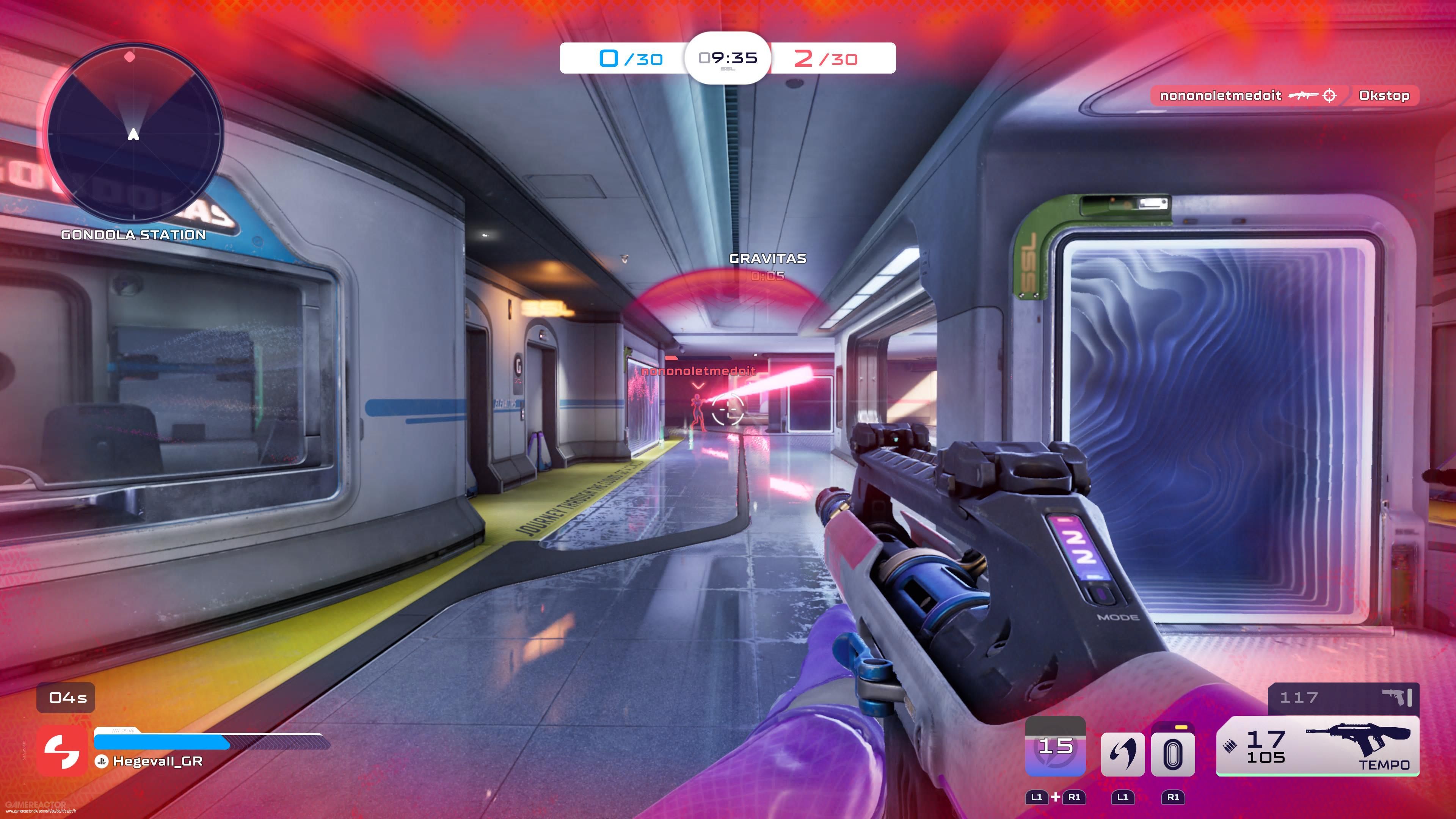Screen dimensions: 1456x819
Task: Select the enemy team score 2/30
Action: pyautogui.click(x=826, y=58)
